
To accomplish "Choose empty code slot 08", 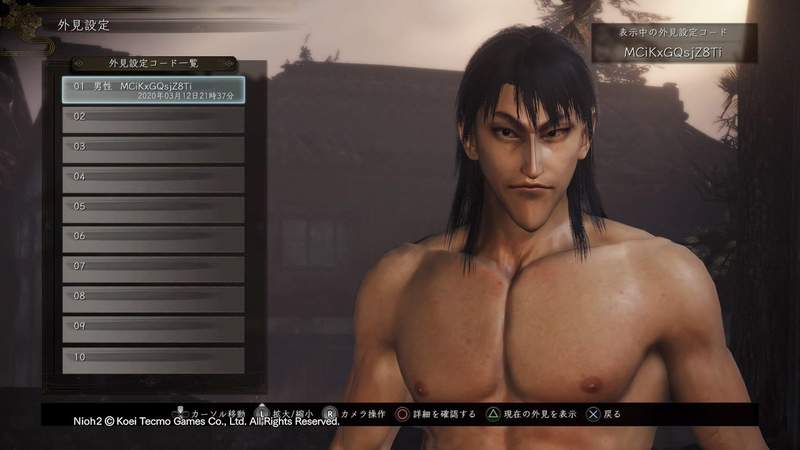I will coord(153,299).
